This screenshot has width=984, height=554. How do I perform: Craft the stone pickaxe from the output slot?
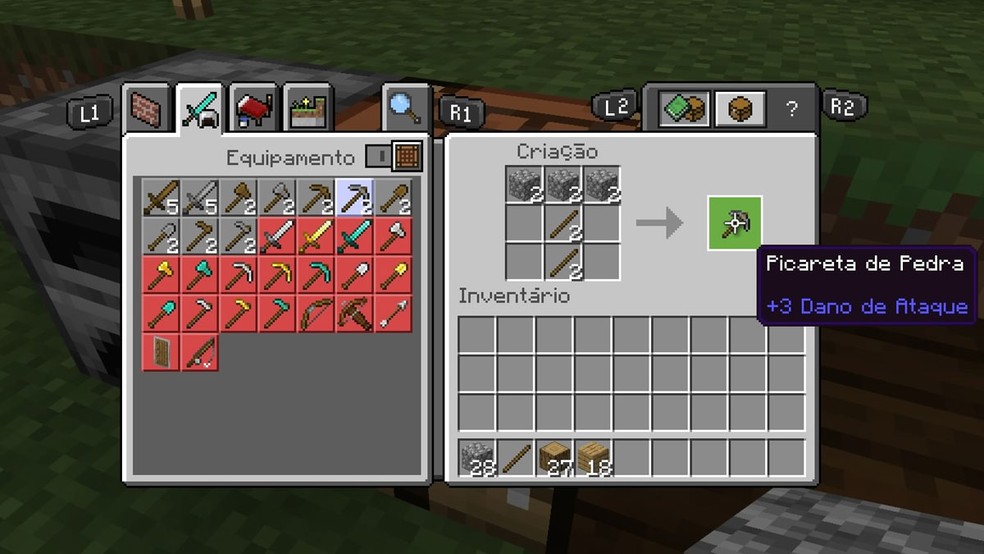(735, 222)
